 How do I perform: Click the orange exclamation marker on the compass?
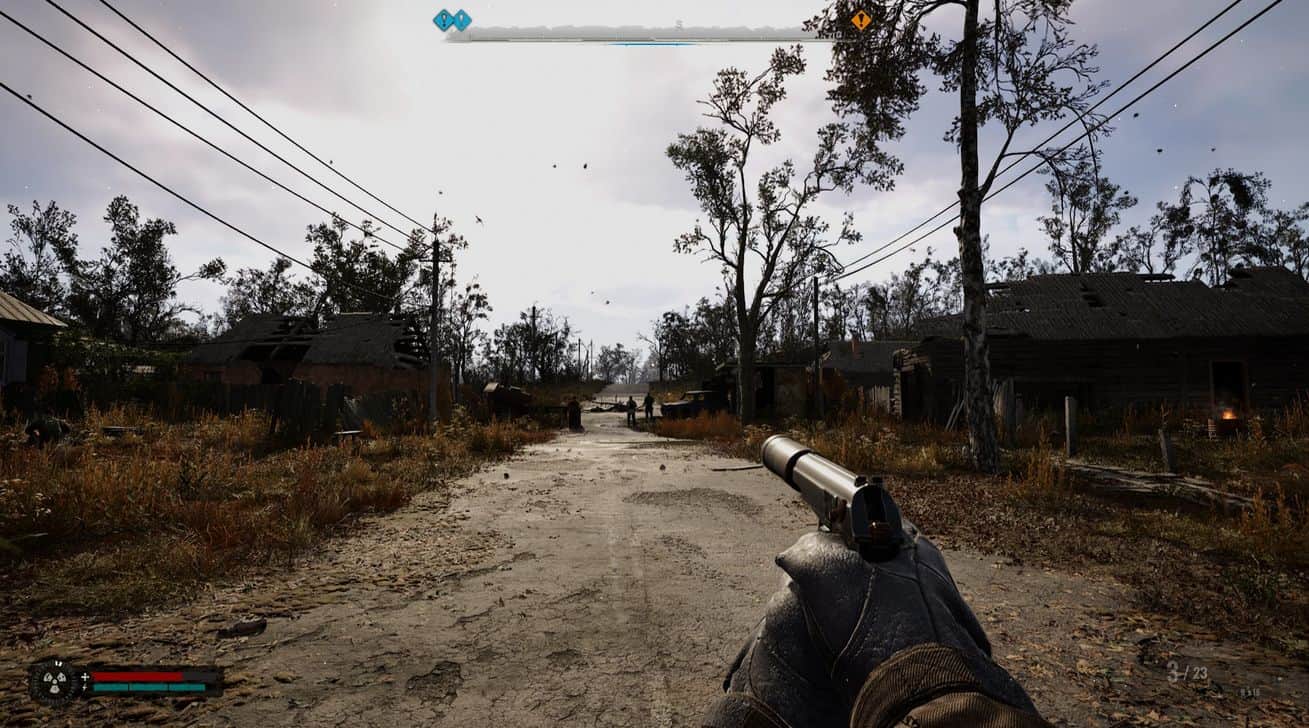[x=860, y=19]
